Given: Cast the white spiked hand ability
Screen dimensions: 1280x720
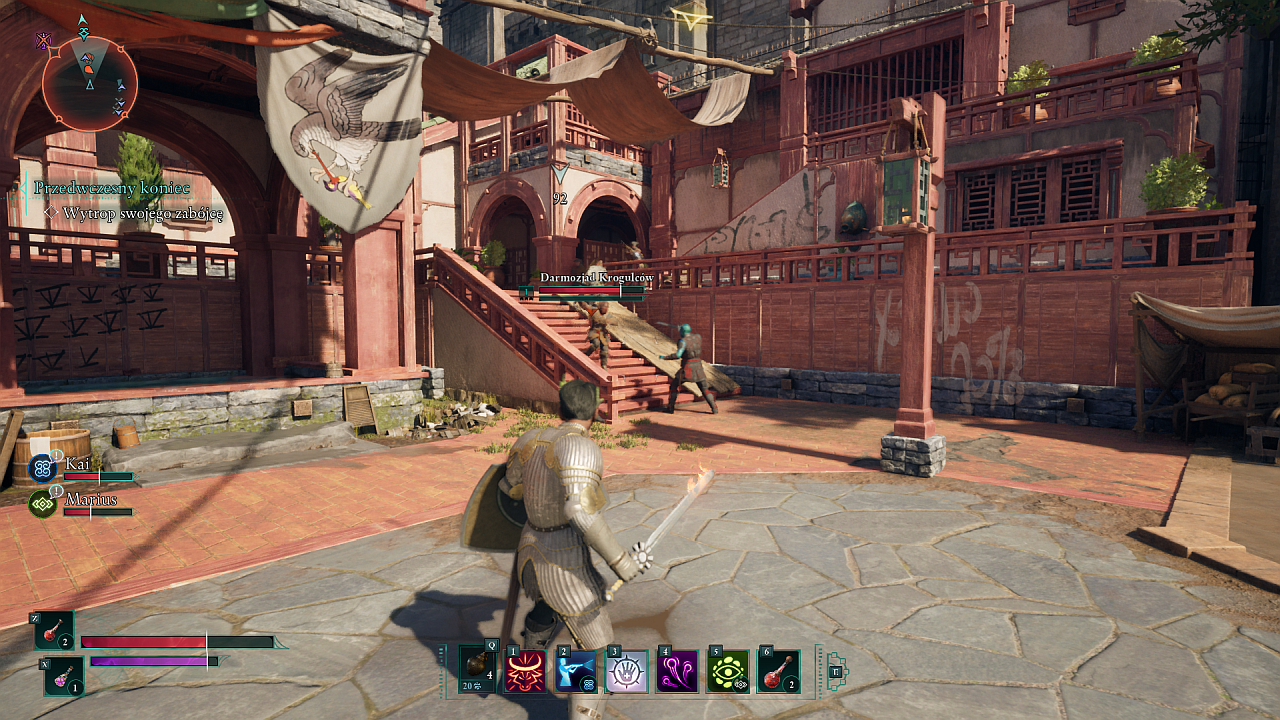Looking at the screenshot, I should coord(627,671).
